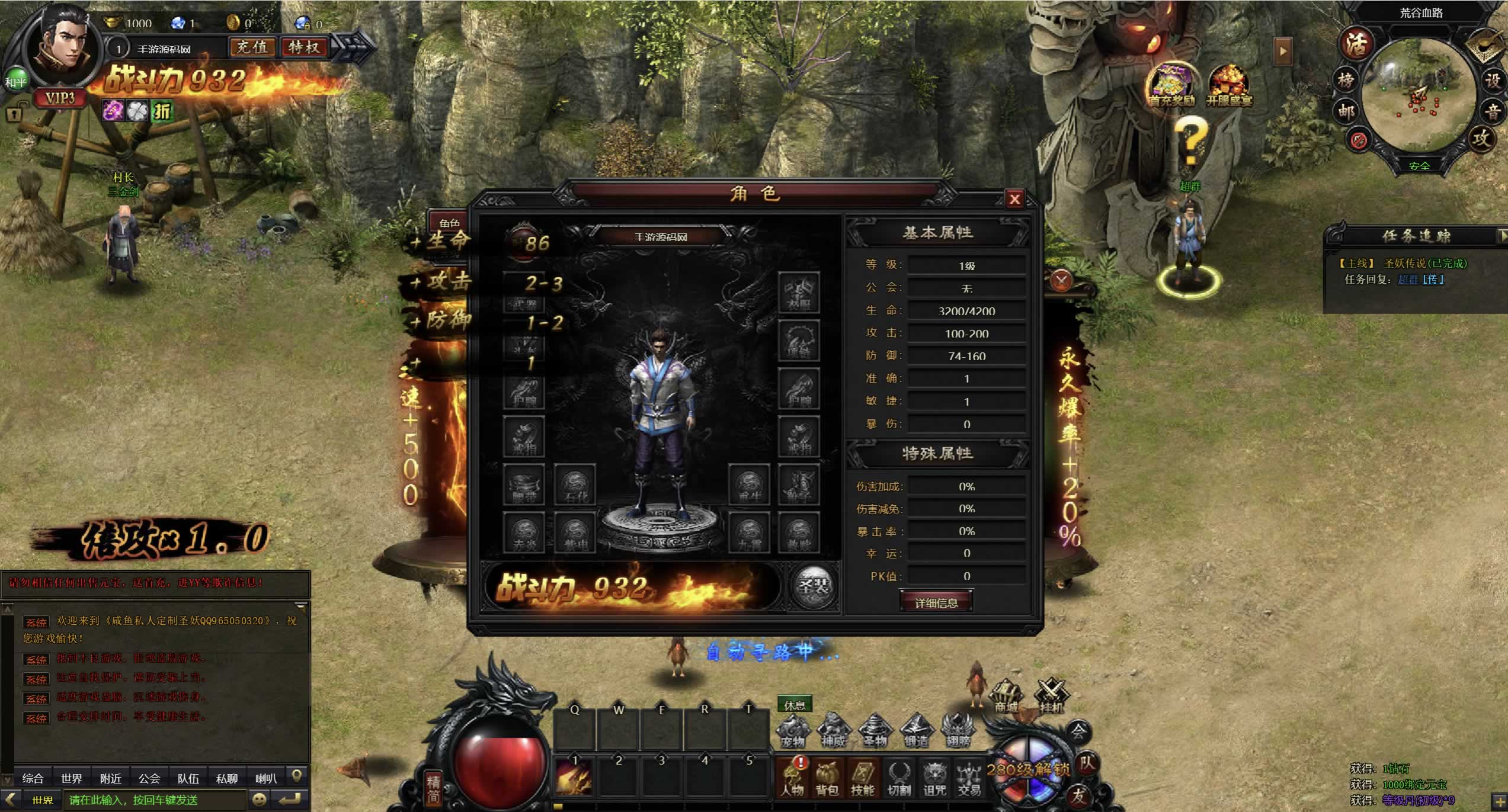
Task: Open the 详细信息 detailed info button
Action: (x=936, y=603)
